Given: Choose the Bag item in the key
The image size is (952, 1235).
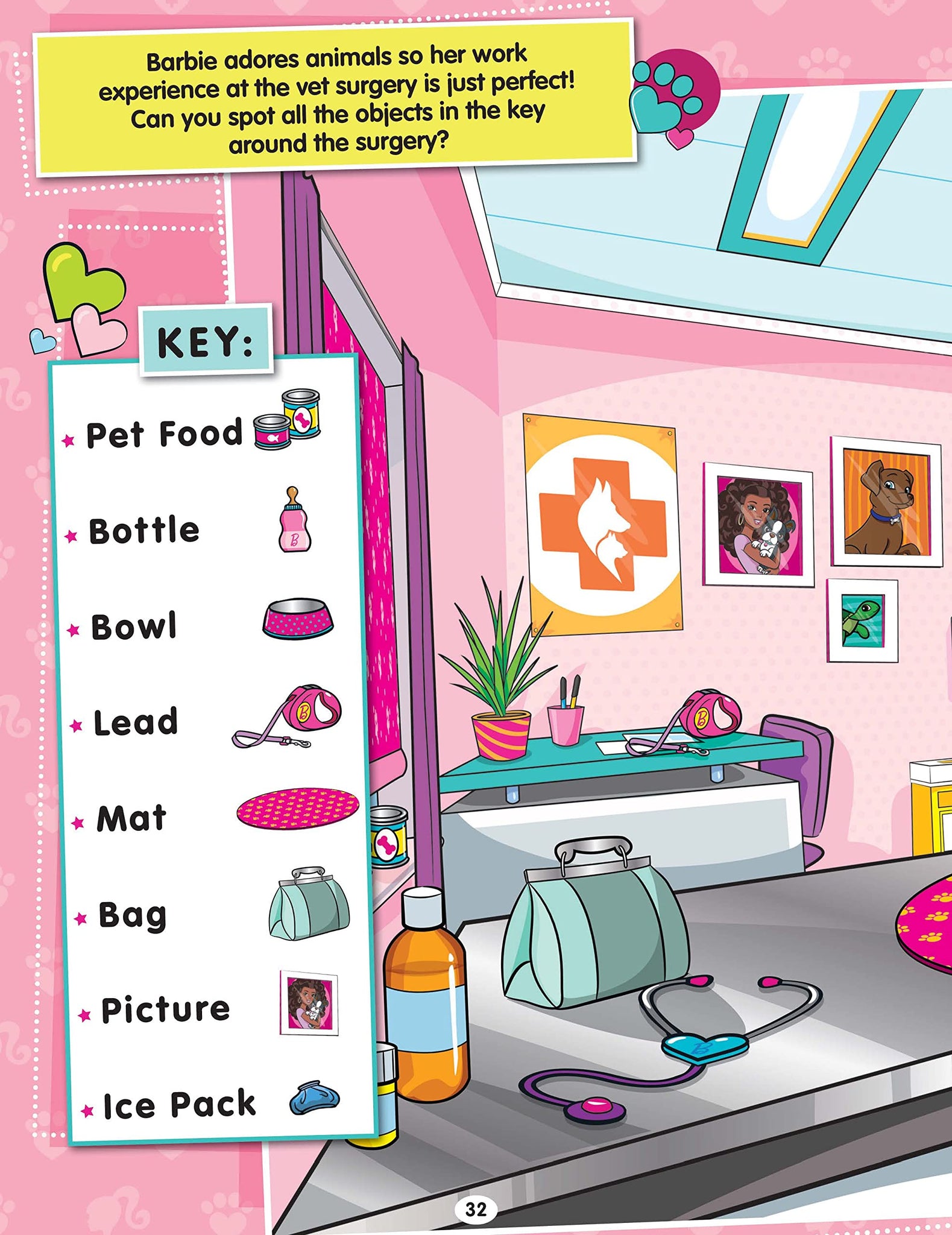Looking at the screenshot, I should 133,915.
